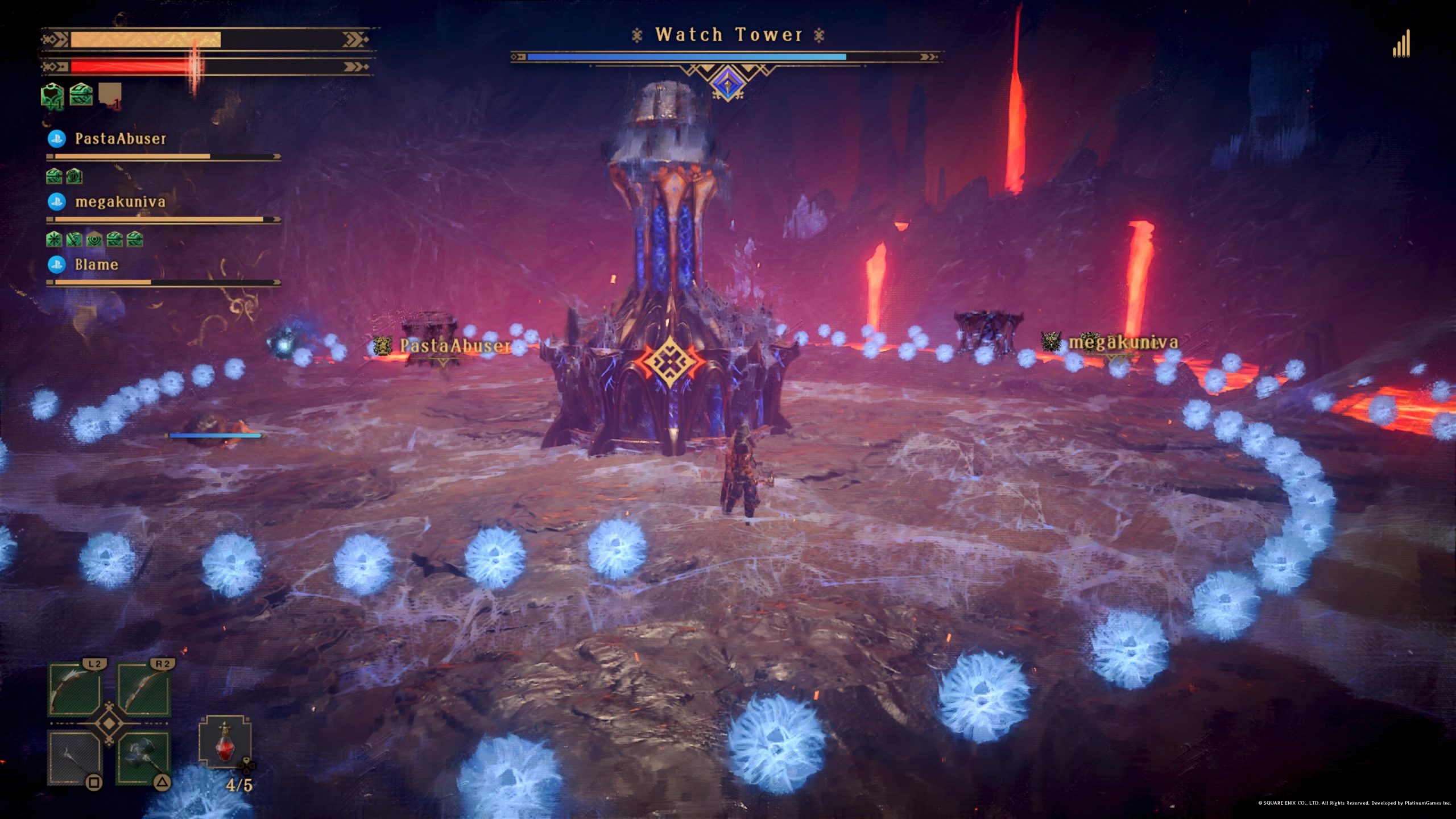Click the +1 defense buff icon under player health
The width and height of the screenshot is (1456, 819).
(x=52, y=96)
